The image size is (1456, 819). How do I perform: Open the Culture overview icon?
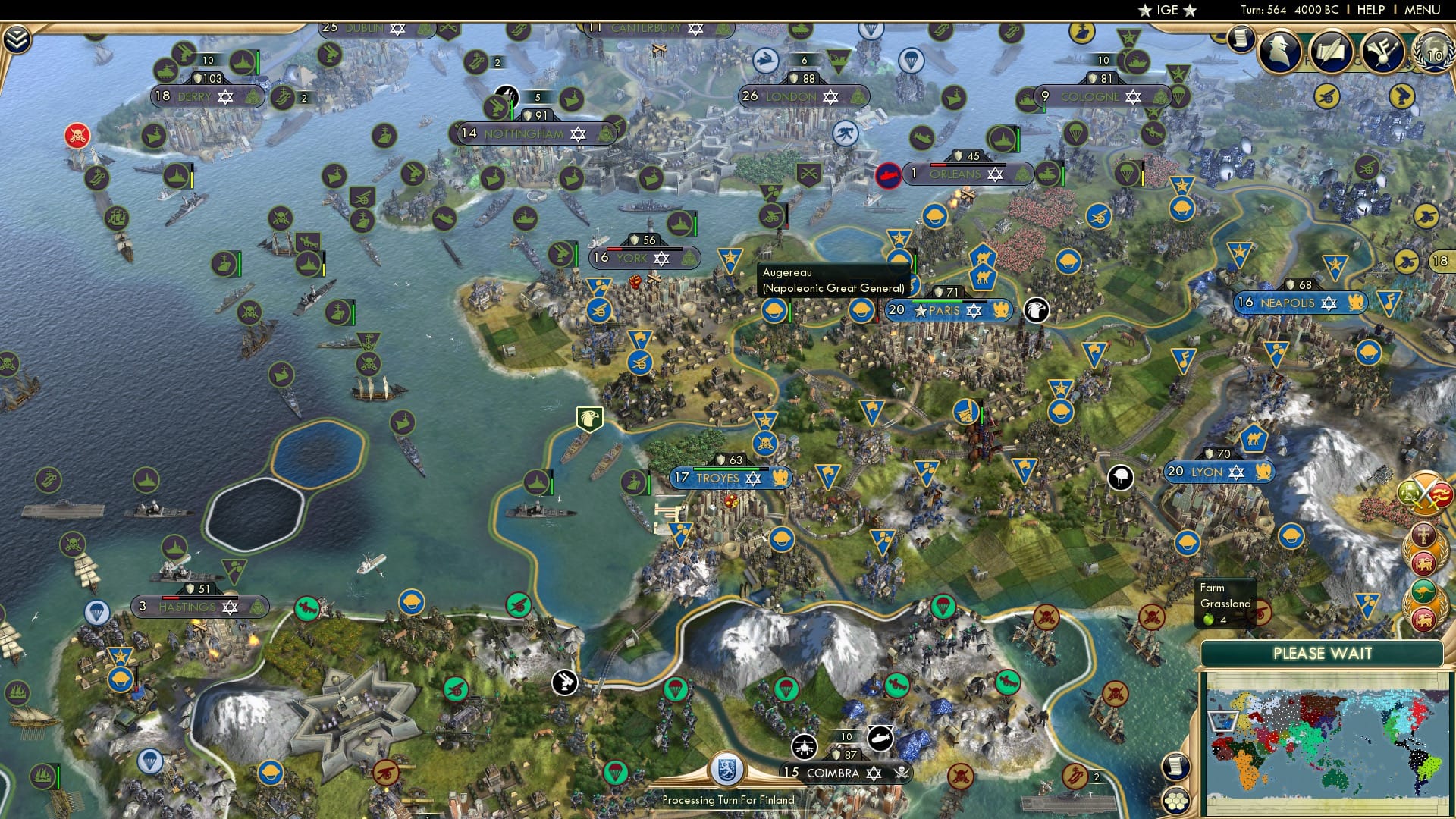click(1382, 50)
